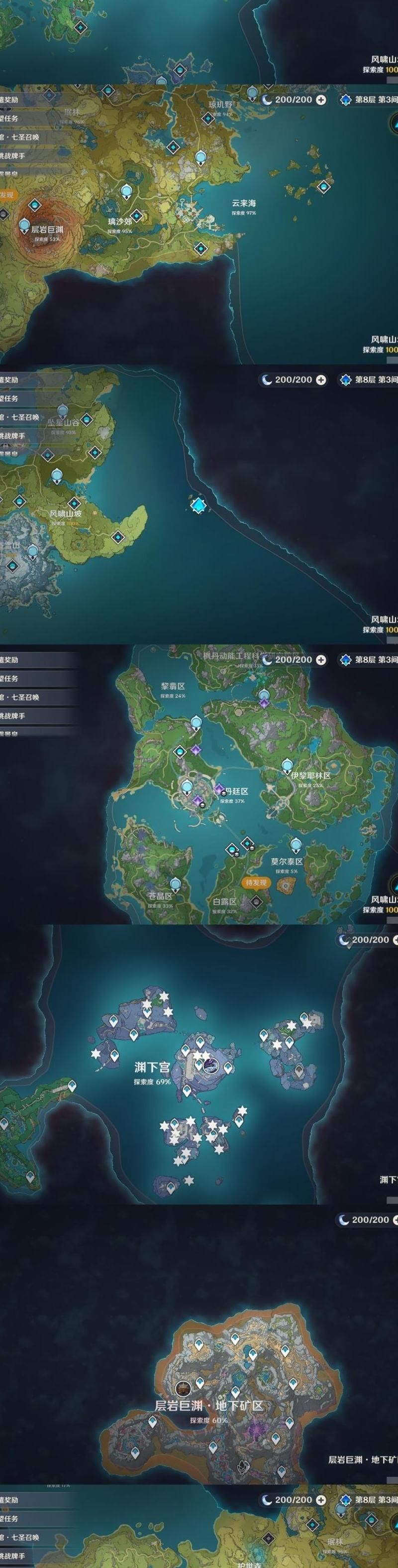Choose the 琼玑野 region label
The image size is (398, 1568).
click(221, 105)
